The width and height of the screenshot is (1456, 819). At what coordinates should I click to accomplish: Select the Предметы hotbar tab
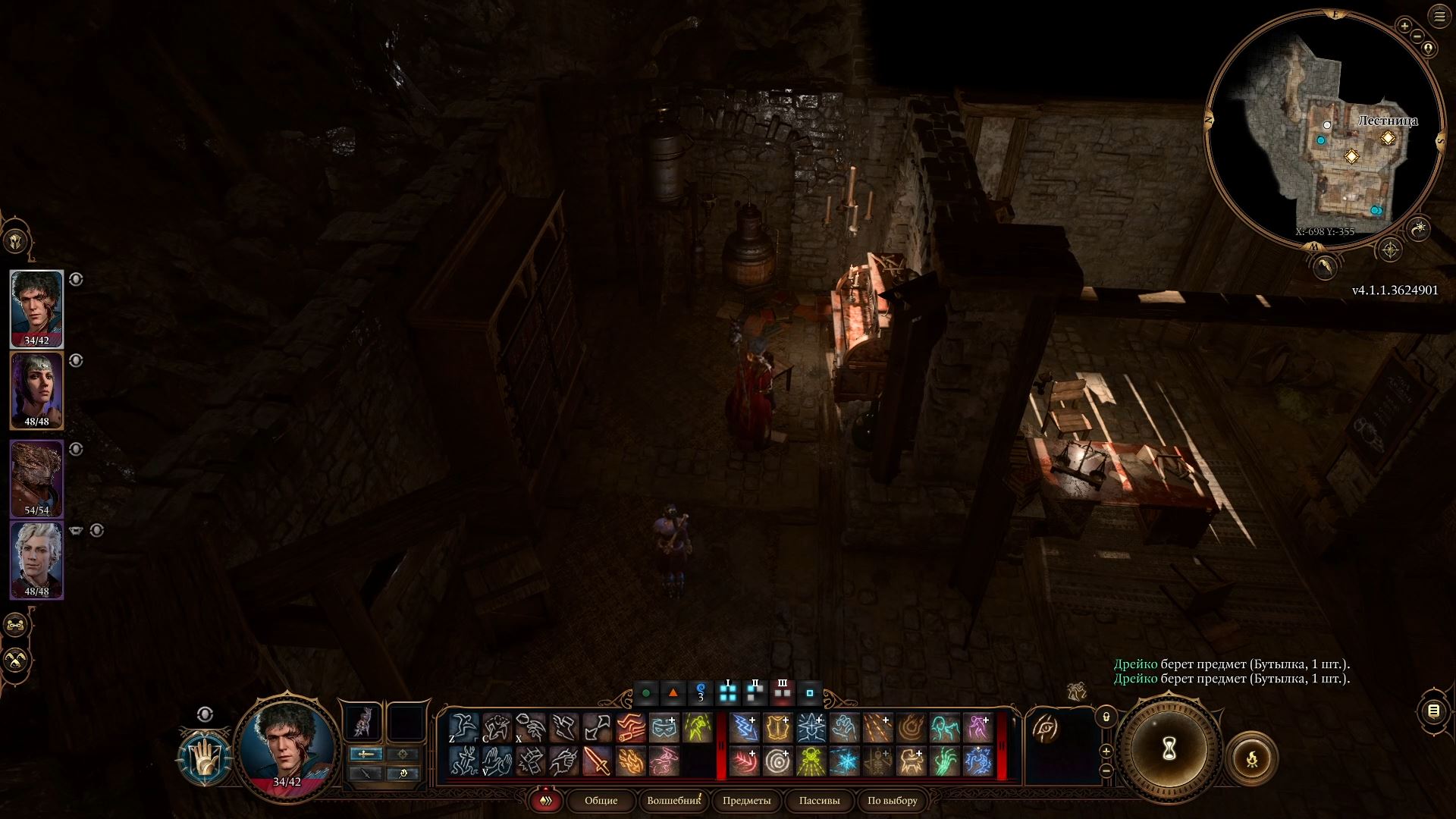tap(746, 800)
